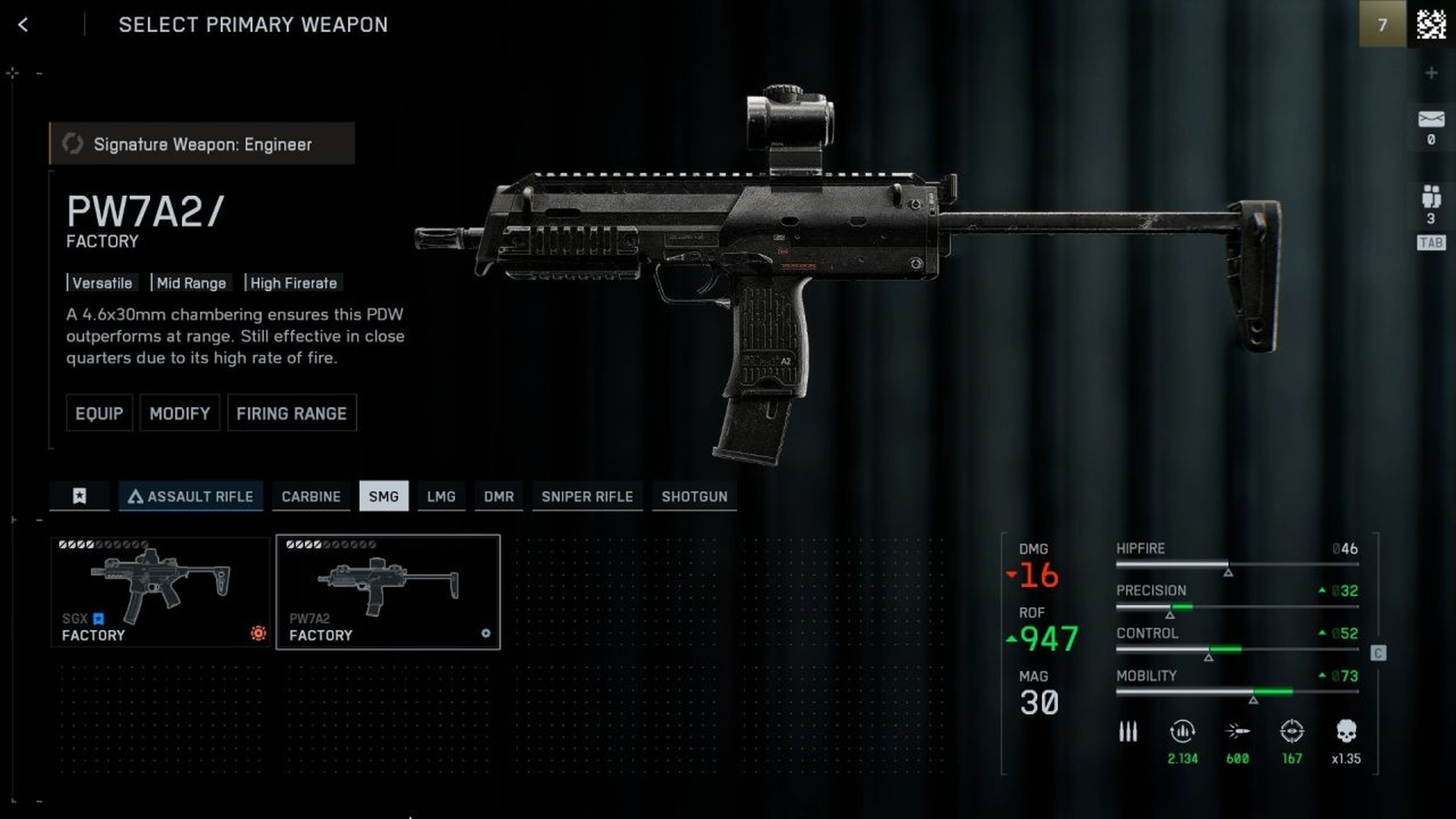
Task: Select the ammo type bullets icon
Action: pos(1128,731)
